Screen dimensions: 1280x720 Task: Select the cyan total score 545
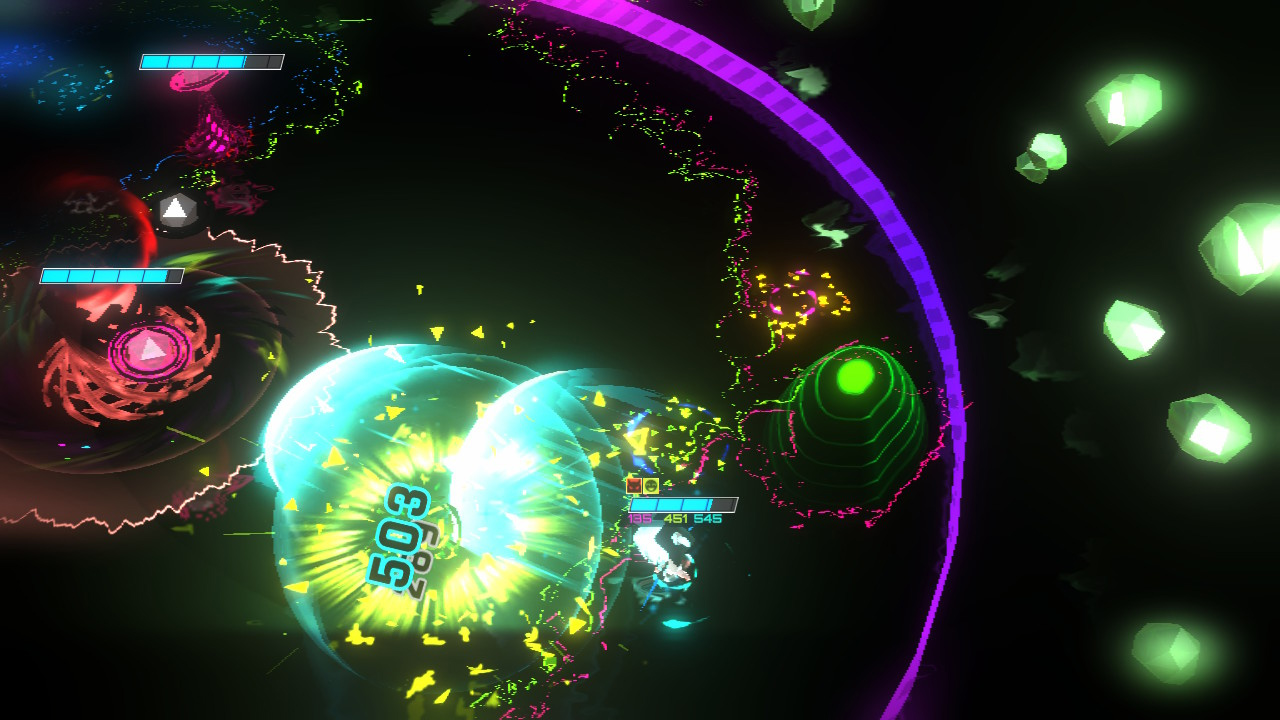[707, 518]
